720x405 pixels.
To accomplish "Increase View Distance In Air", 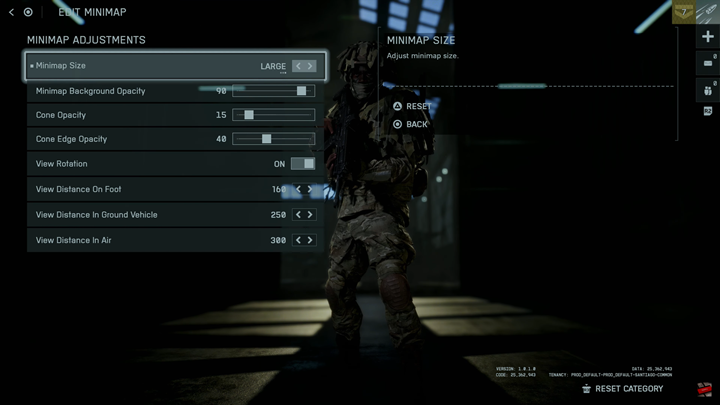I will coord(310,240).
